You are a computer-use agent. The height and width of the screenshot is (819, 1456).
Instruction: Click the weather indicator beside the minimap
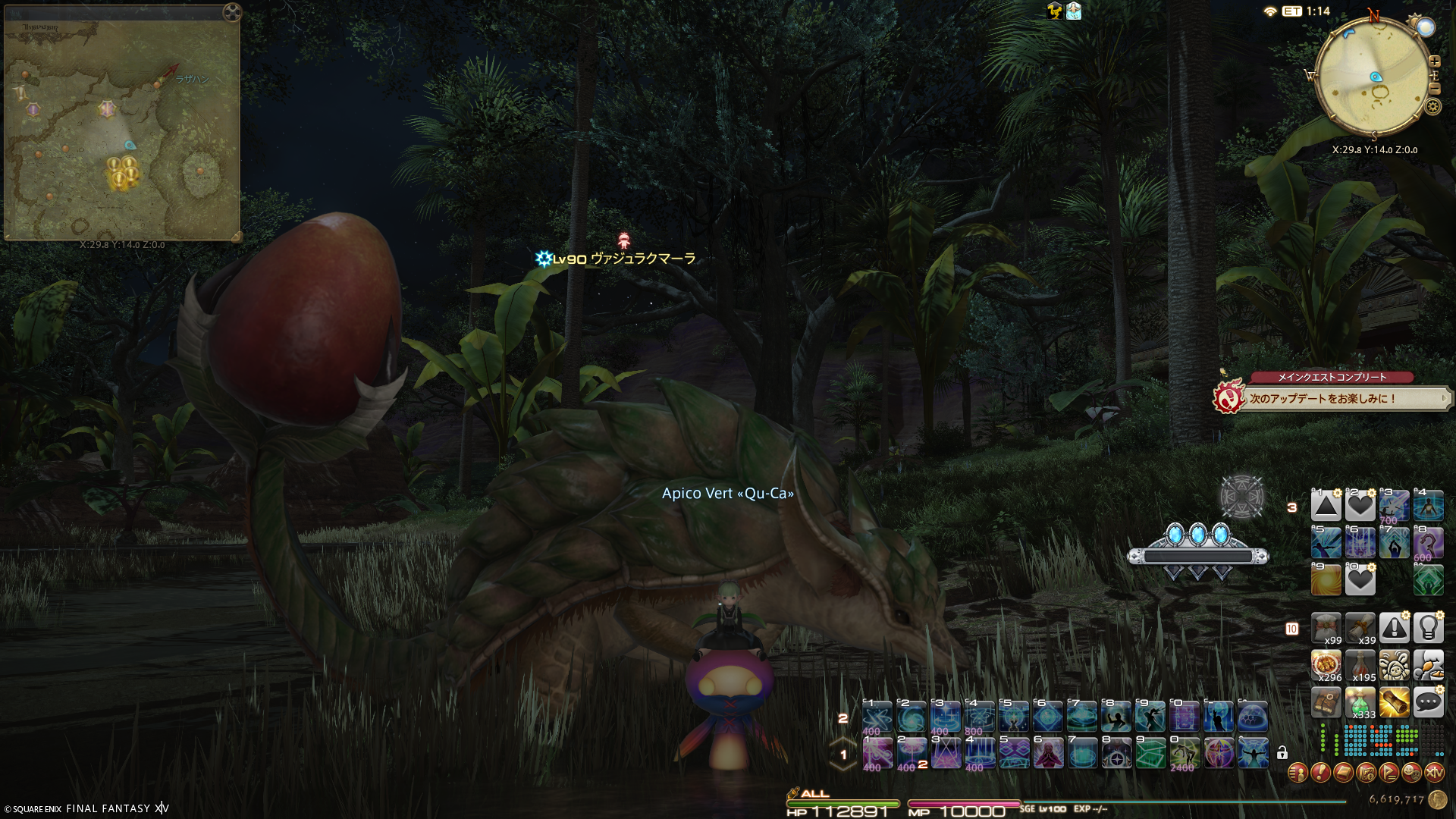pyautogui.click(x=1426, y=27)
